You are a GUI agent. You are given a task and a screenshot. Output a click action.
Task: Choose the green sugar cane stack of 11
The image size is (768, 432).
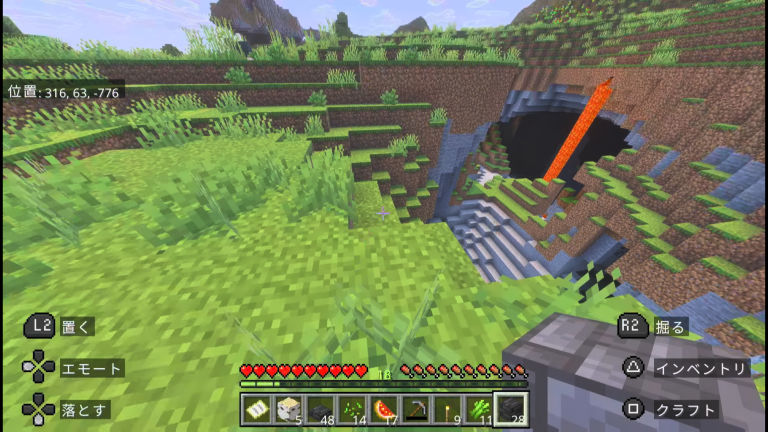tap(480, 408)
